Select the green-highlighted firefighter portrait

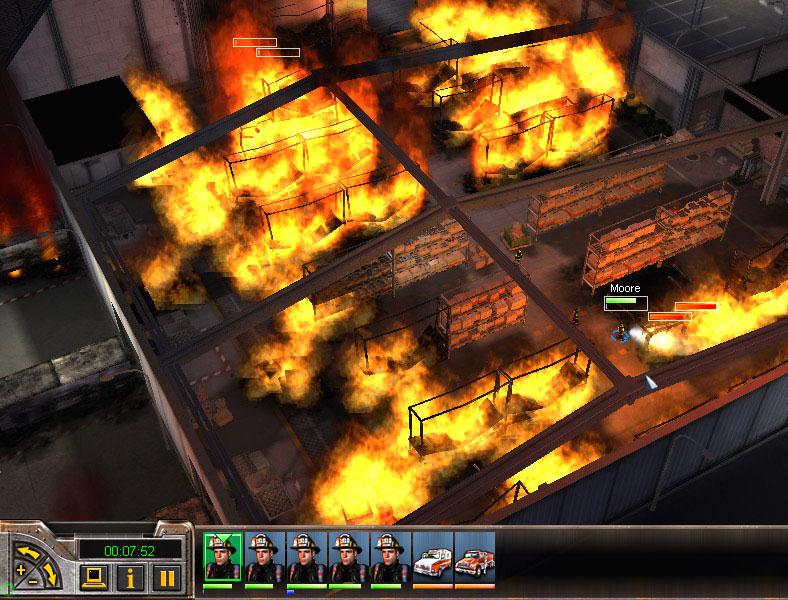click(223, 556)
